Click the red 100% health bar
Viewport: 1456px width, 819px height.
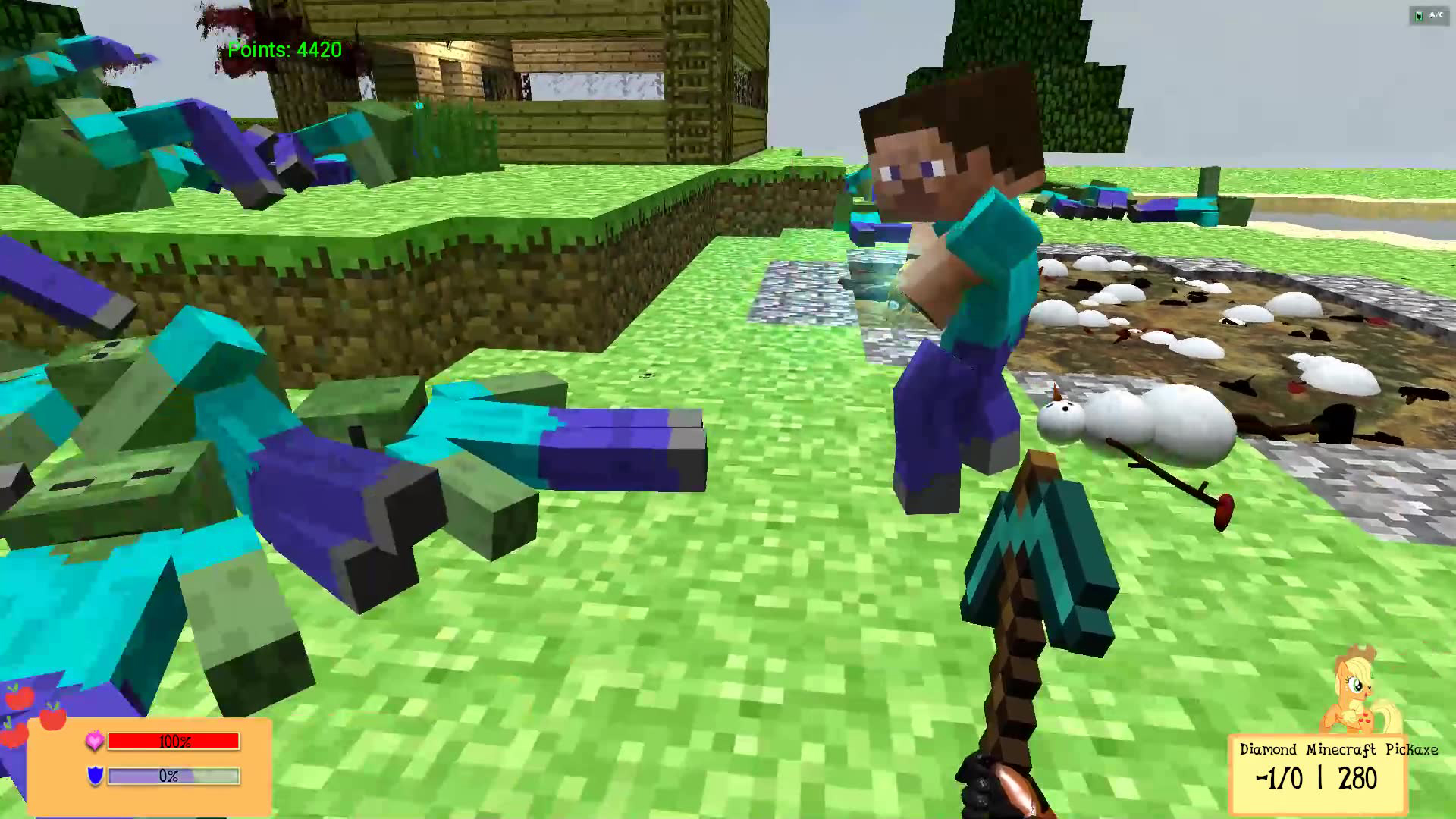tap(173, 742)
